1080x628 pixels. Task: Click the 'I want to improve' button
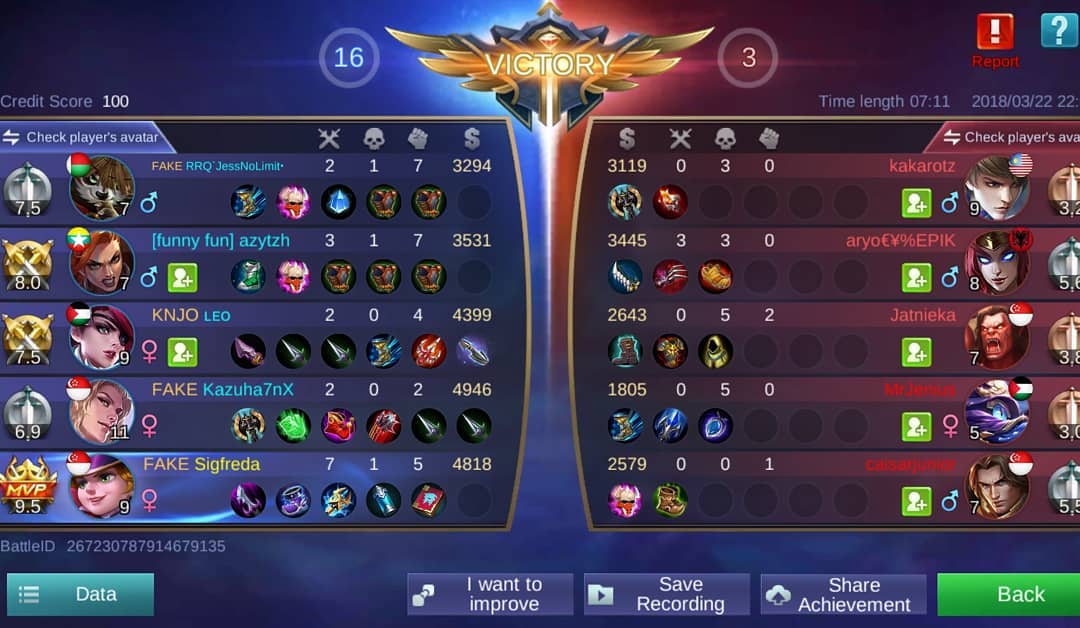pyautogui.click(x=490, y=594)
